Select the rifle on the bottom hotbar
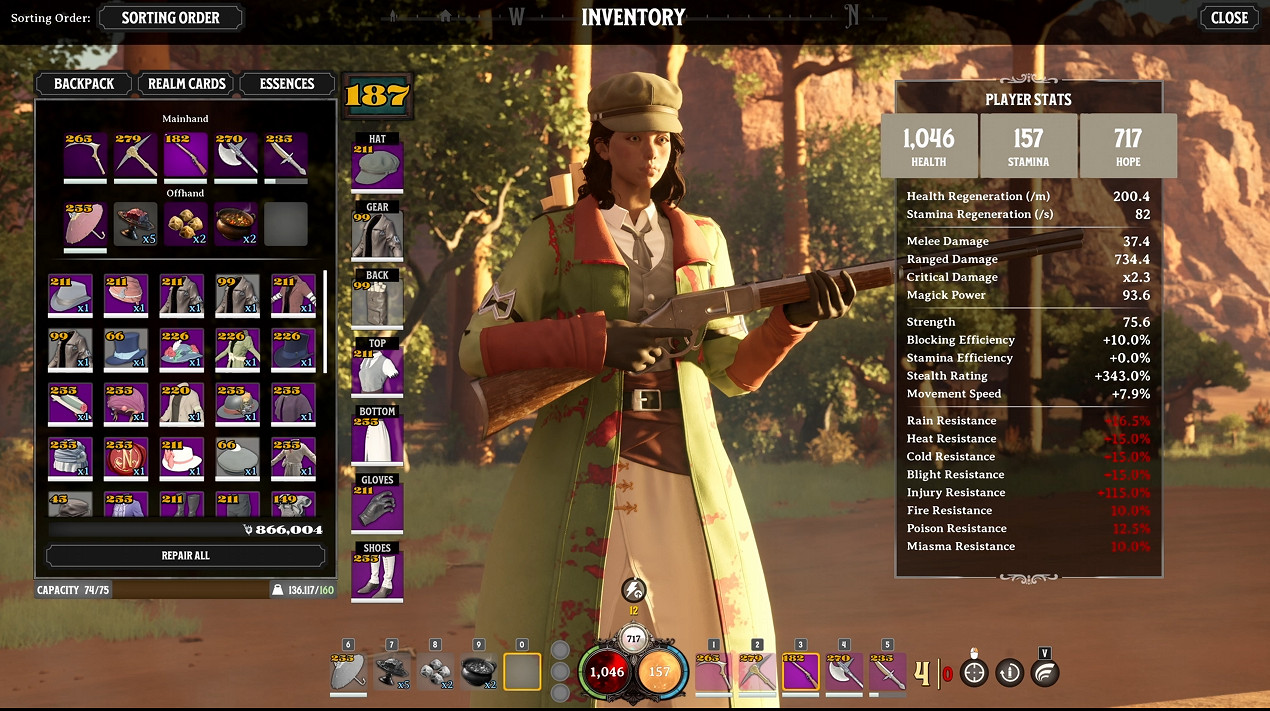Image resolution: width=1270 pixels, height=711 pixels. pos(799,671)
